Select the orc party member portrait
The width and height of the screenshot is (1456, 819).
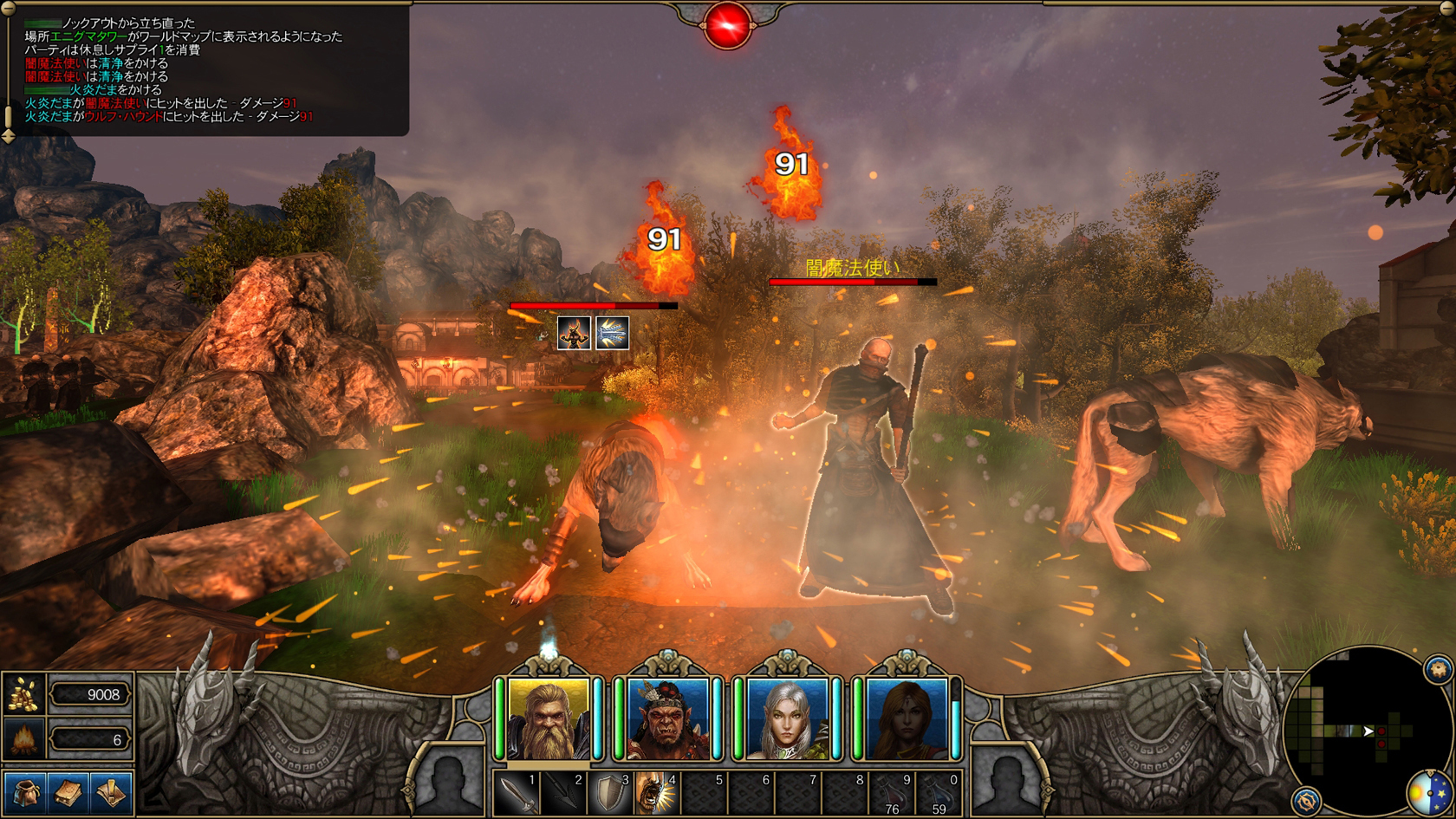coord(667,718)
